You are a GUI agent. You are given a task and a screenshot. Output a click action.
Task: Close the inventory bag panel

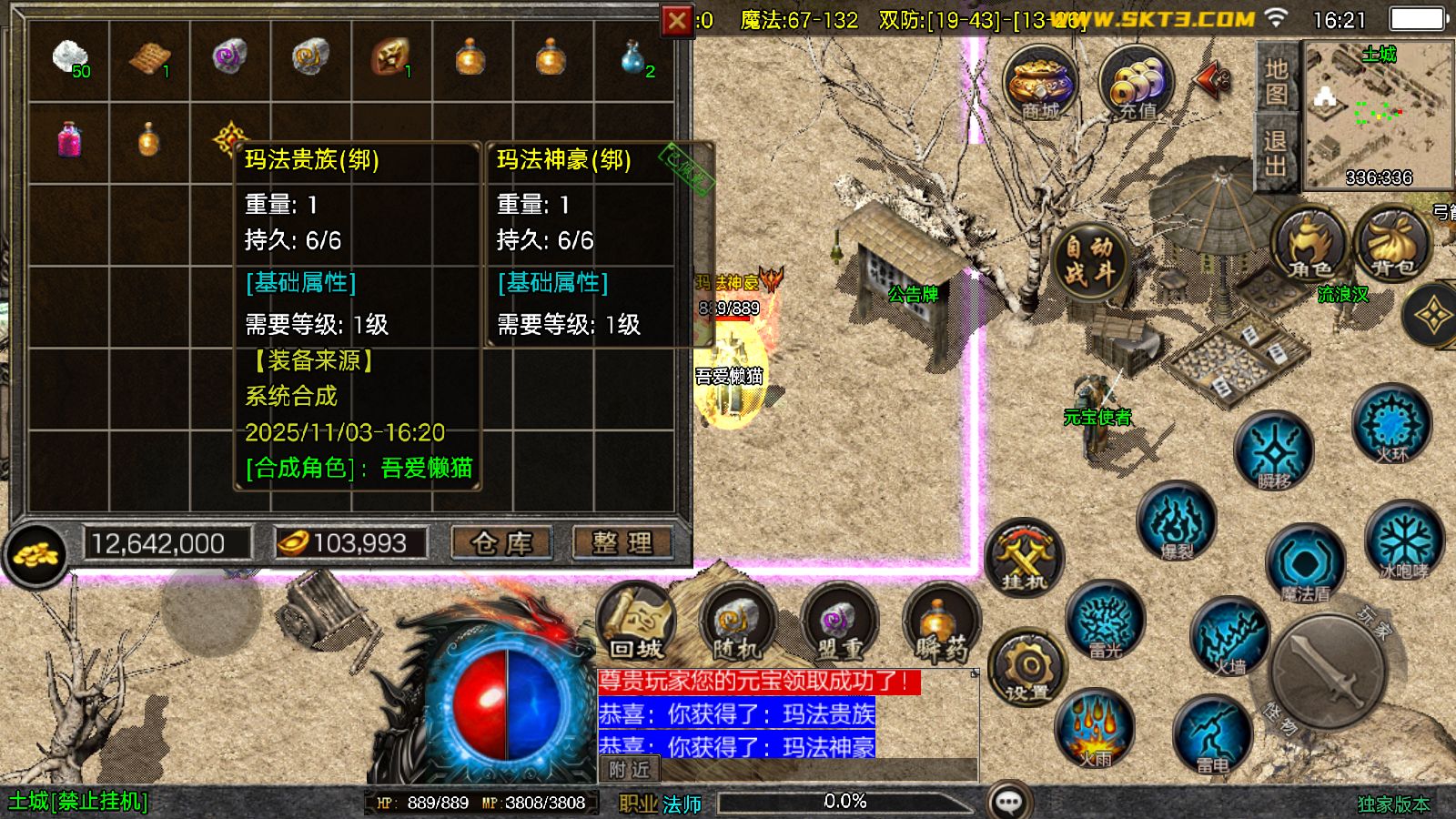(x=677, y=20)
